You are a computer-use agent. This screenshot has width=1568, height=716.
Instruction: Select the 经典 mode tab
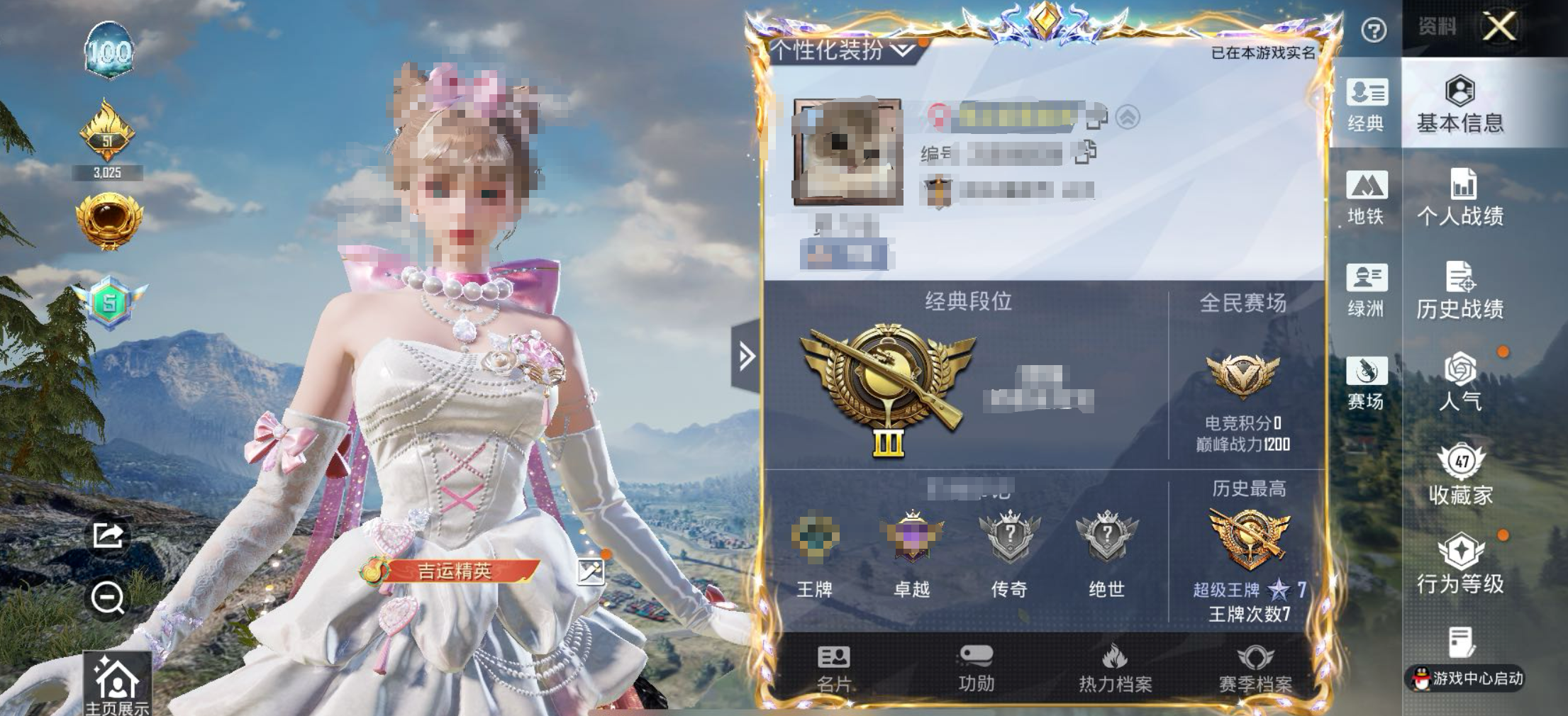[1366, 105]
